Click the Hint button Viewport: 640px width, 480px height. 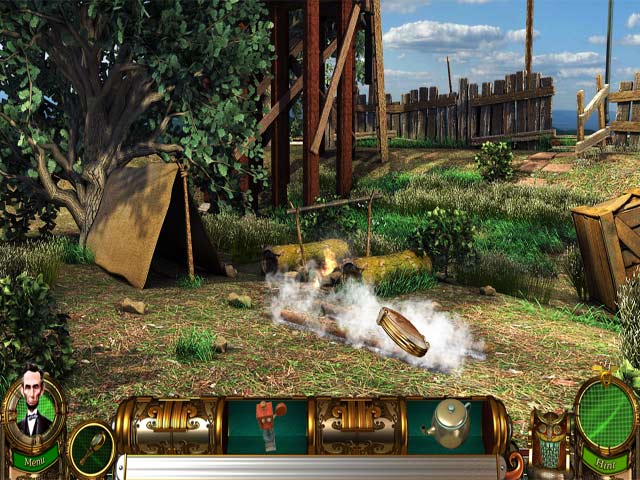(x=603, y=464)
